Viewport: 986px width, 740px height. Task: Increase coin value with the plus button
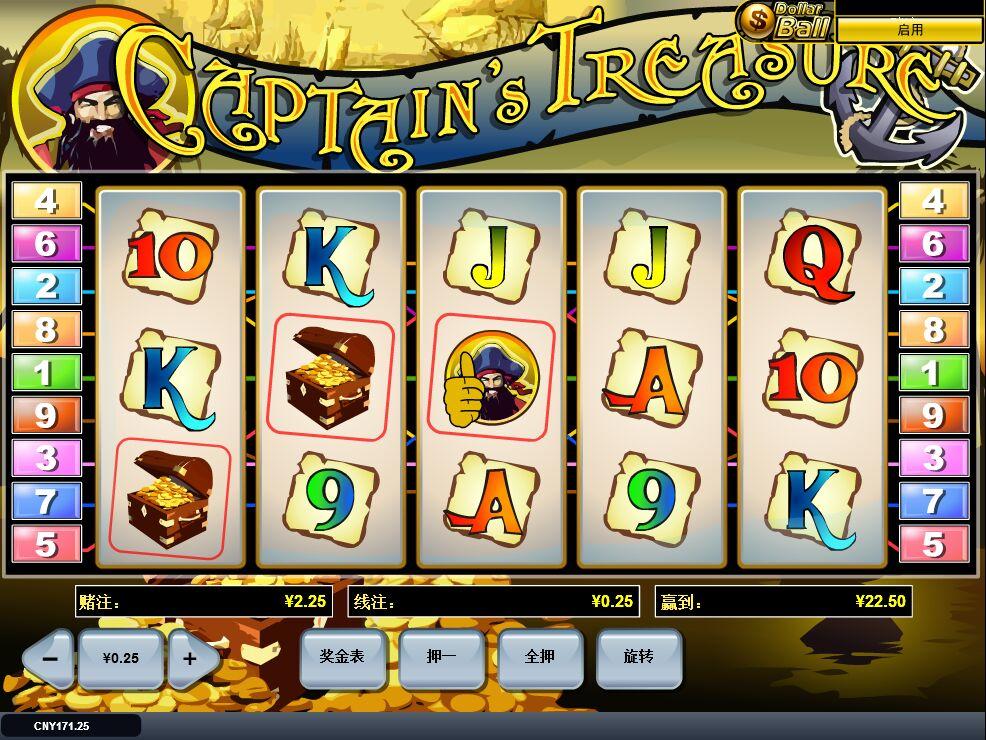point(191,658)
